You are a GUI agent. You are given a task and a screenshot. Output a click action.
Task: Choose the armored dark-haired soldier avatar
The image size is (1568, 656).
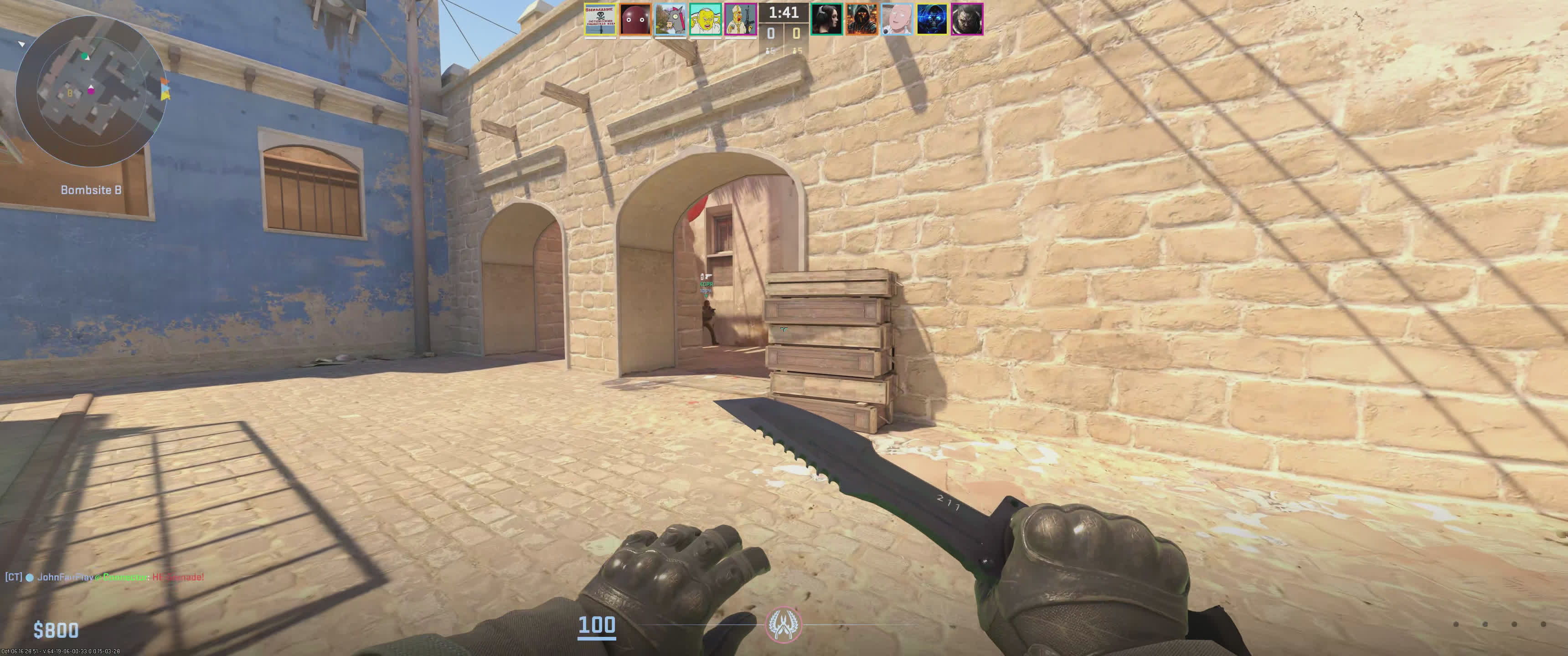[967, 20]
